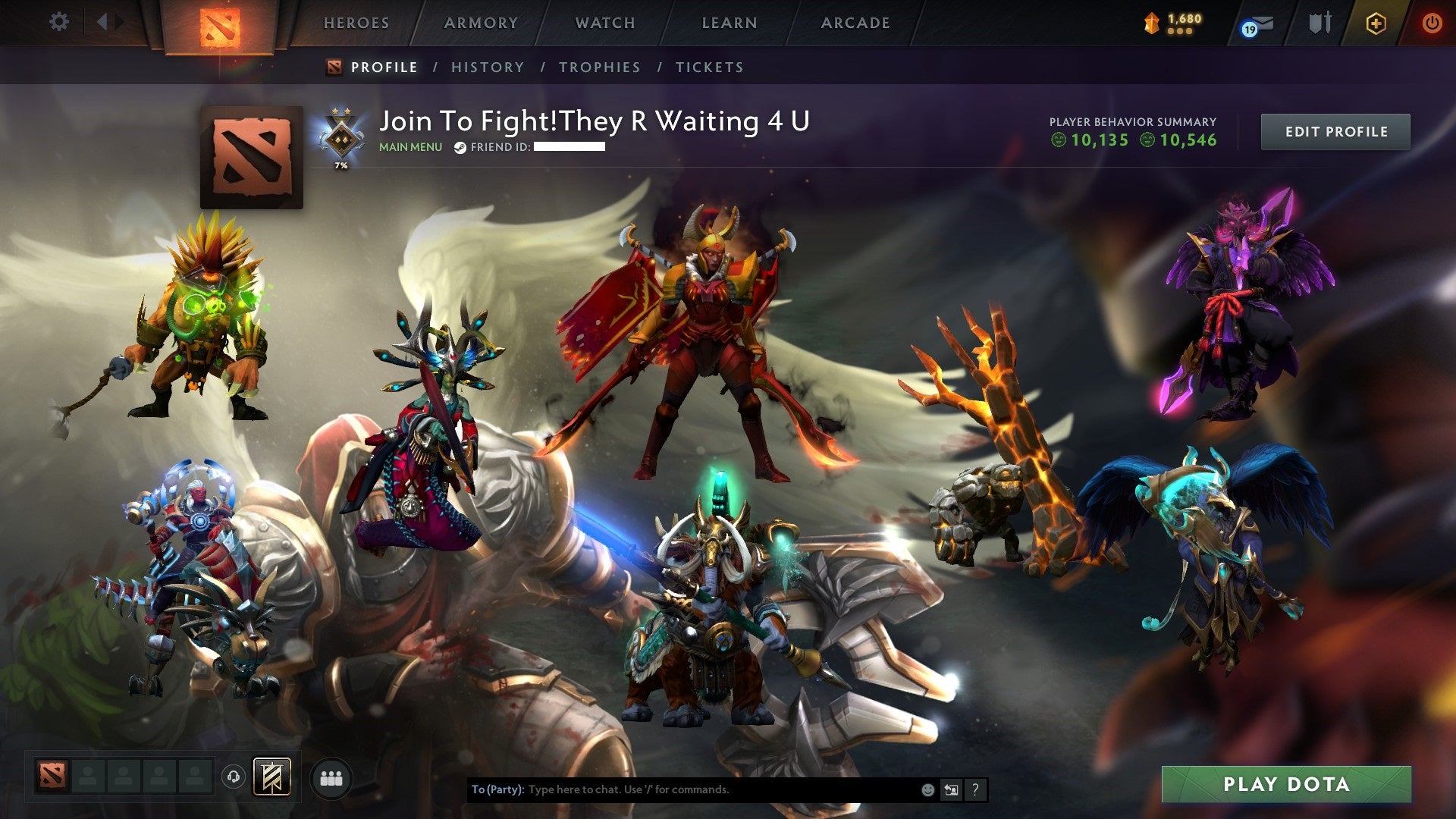The height and width of the screenshot is (819, 1456).
Task: Click the 7% rank progress indicator
Action: coord(340,165)
